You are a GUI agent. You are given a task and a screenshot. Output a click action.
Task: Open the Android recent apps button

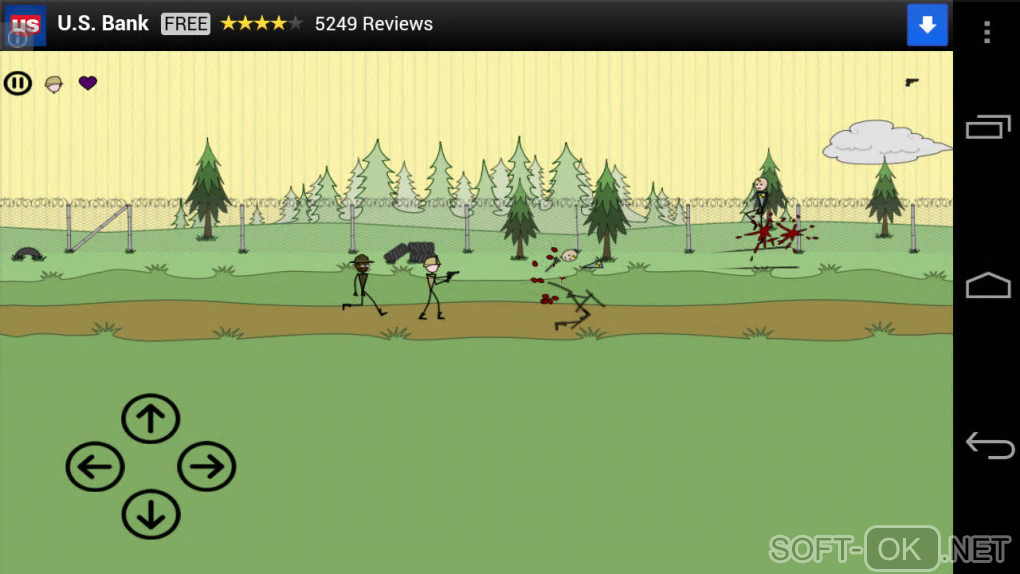[x=988, y=128]
